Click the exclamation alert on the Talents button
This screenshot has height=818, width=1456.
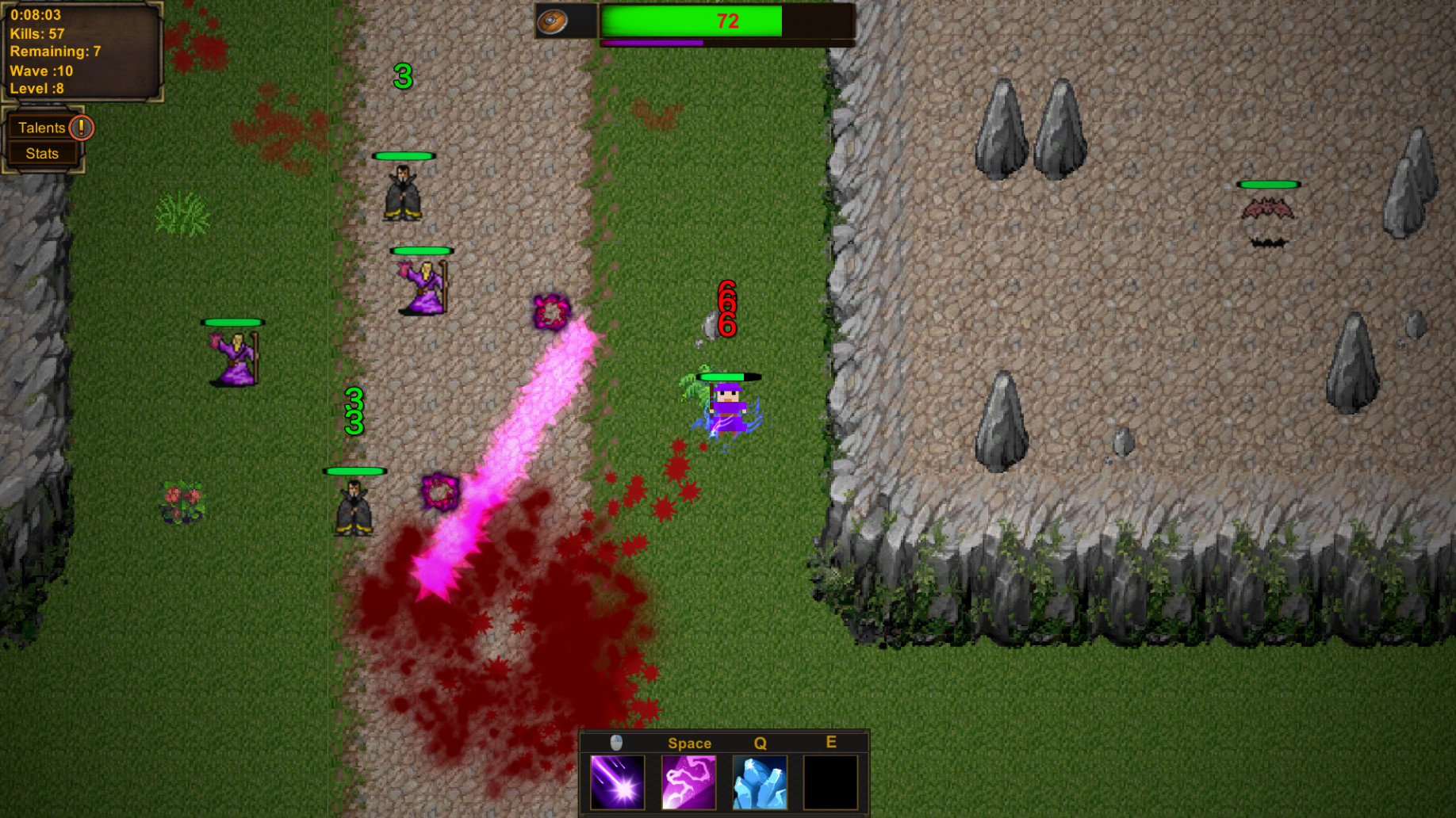click(x=82, y=127)
